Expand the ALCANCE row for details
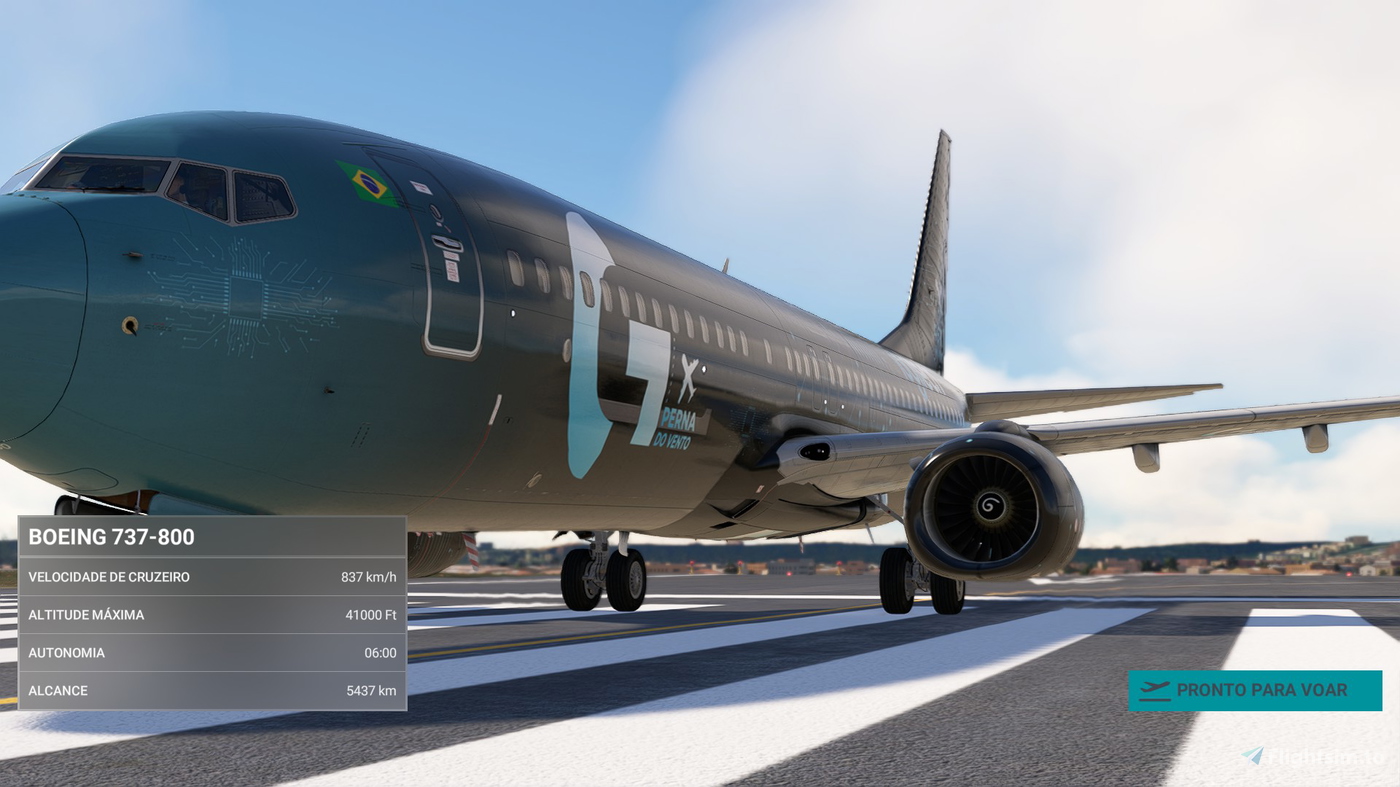 pyautogui.click(x=210, y=690)
